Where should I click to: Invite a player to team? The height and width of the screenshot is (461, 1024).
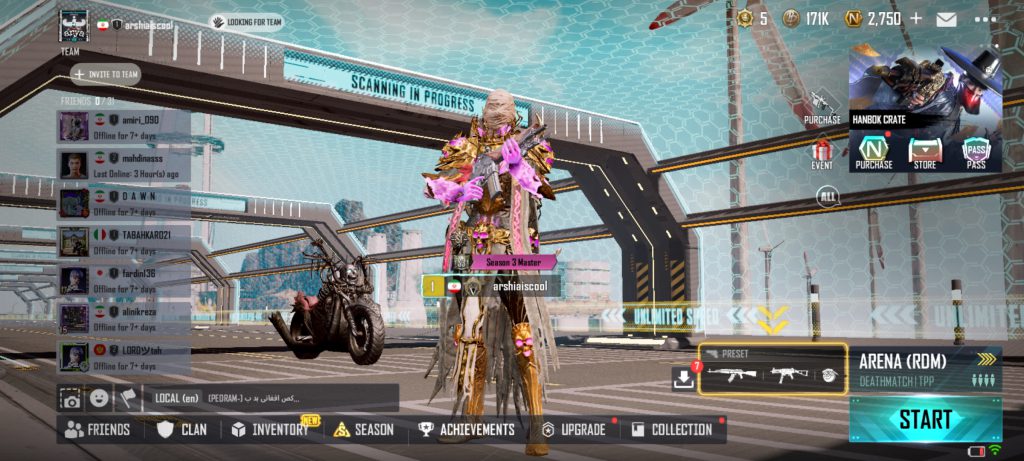(x=106, y=74)
